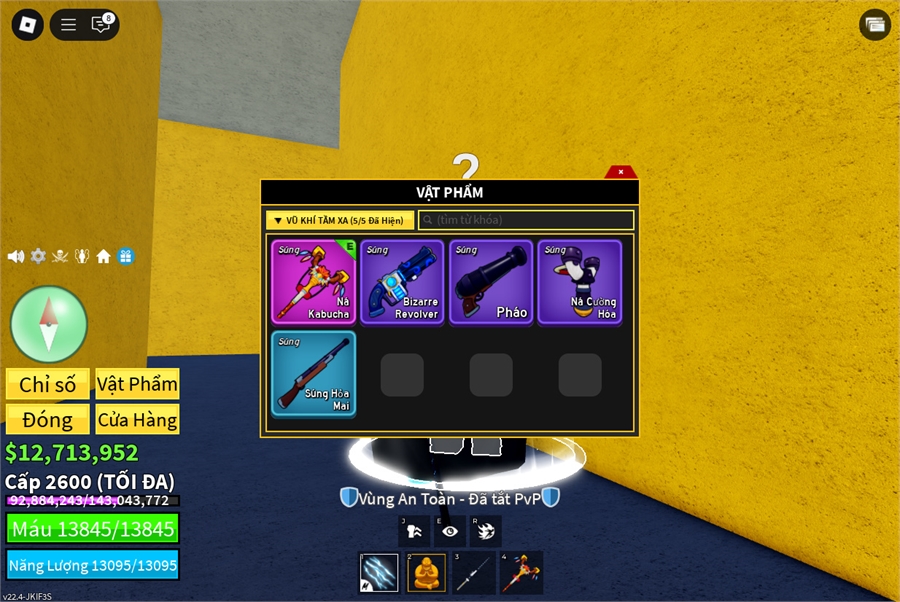900x602 pixels.
Task: Click the Vật Phẩm items button
Action: click(x=137, y=384)
